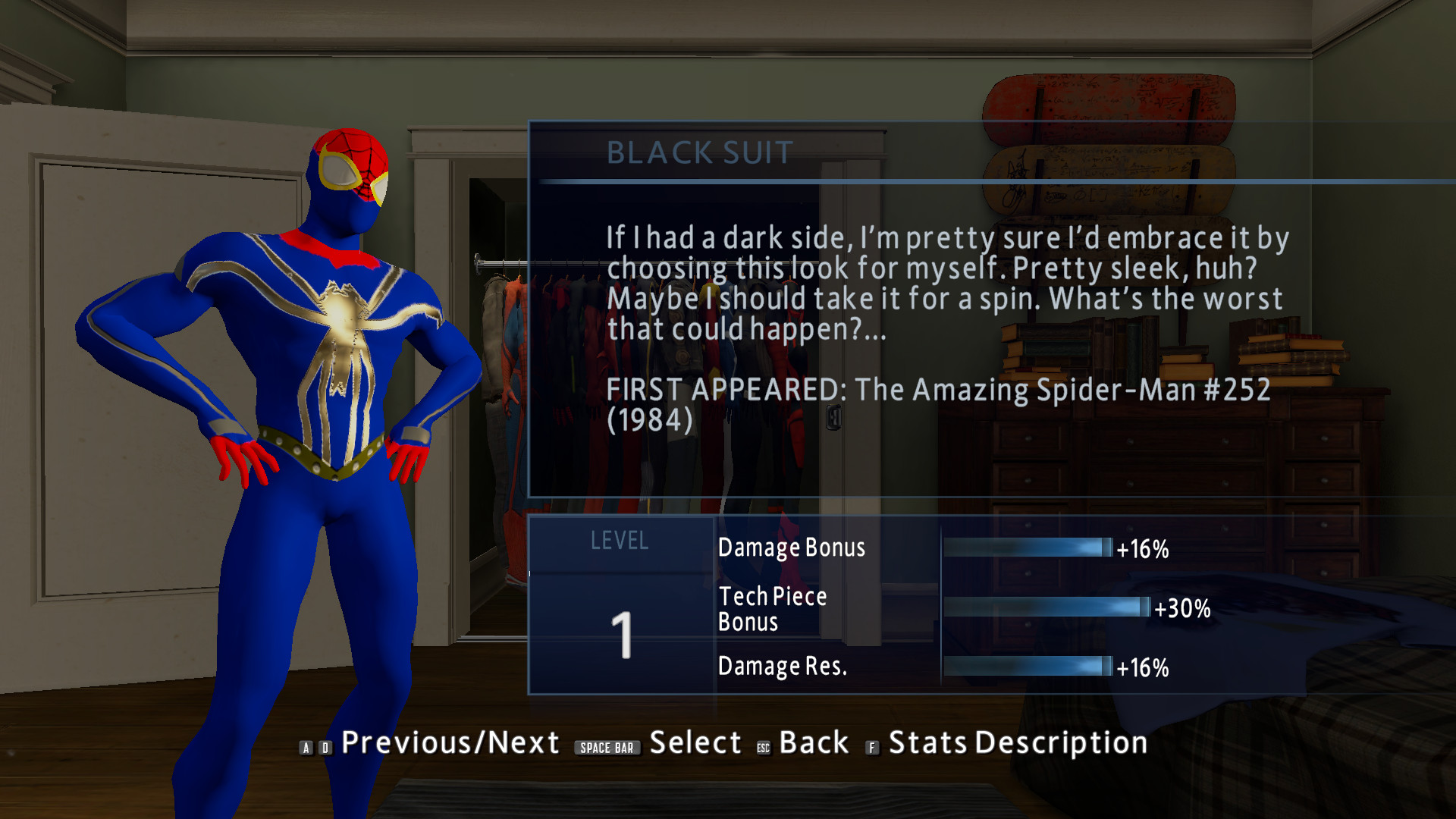Select the currently displayed suit
Screen dimensions: 1456x819
[697, 743]
